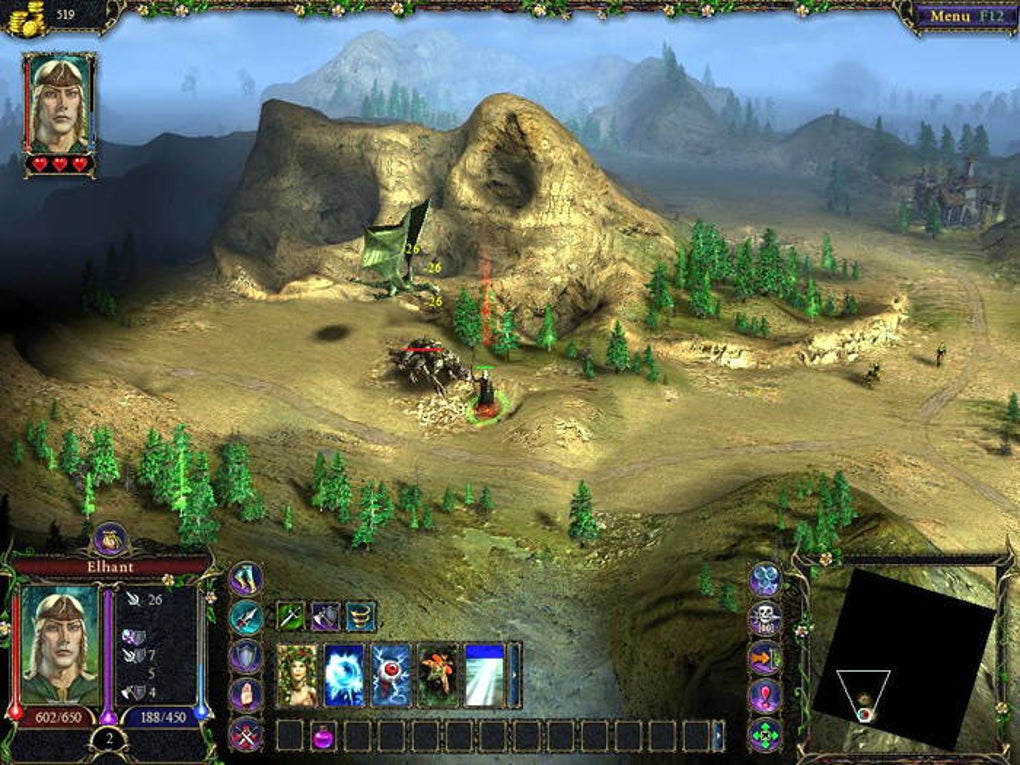Image resolution: width=1020 pixels, height=765 pixels.
Task: Use the purple potion in inventory
Action: (x=324, y=736)
